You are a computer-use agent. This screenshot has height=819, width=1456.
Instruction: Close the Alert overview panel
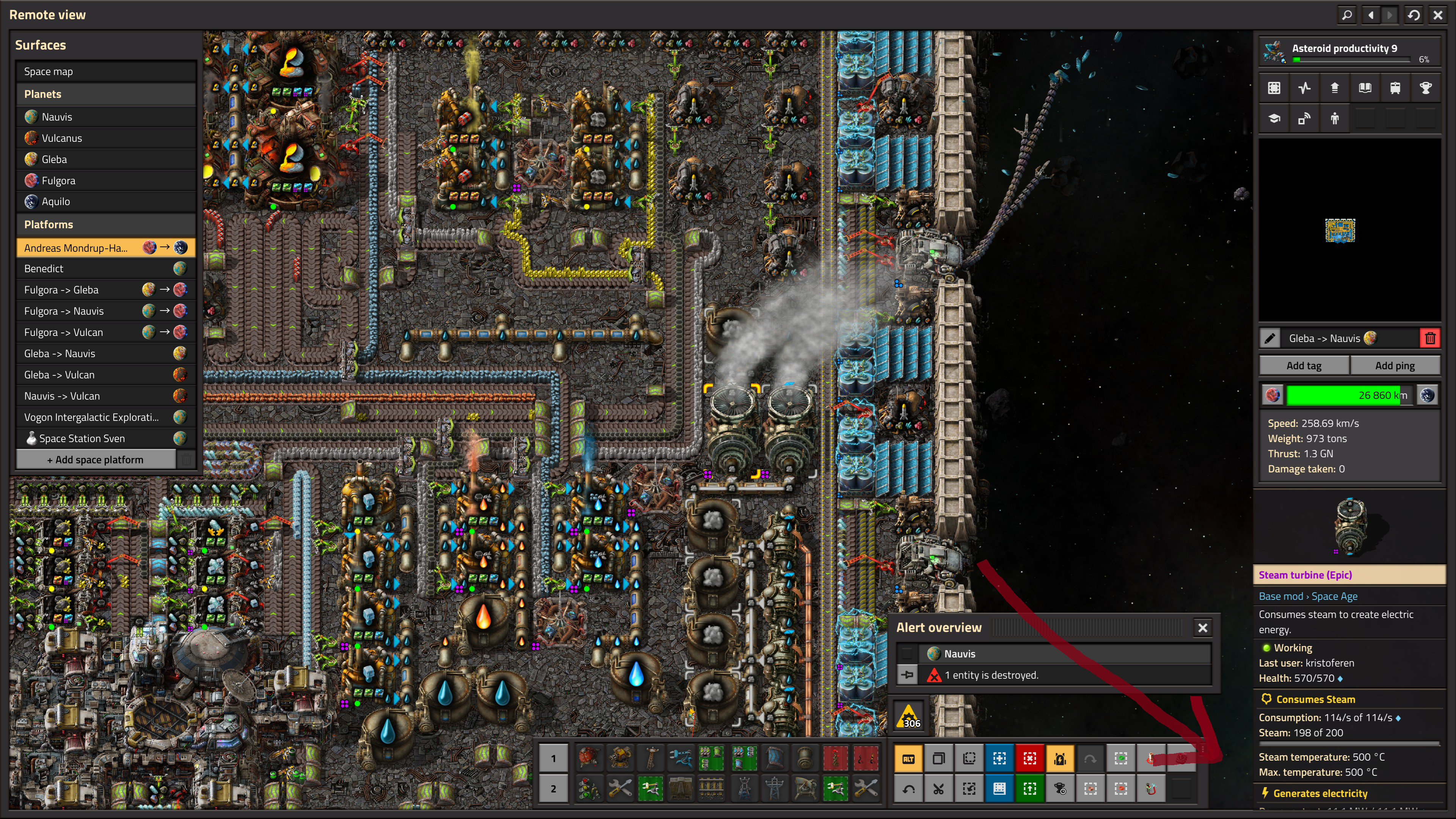(1203, 628)
